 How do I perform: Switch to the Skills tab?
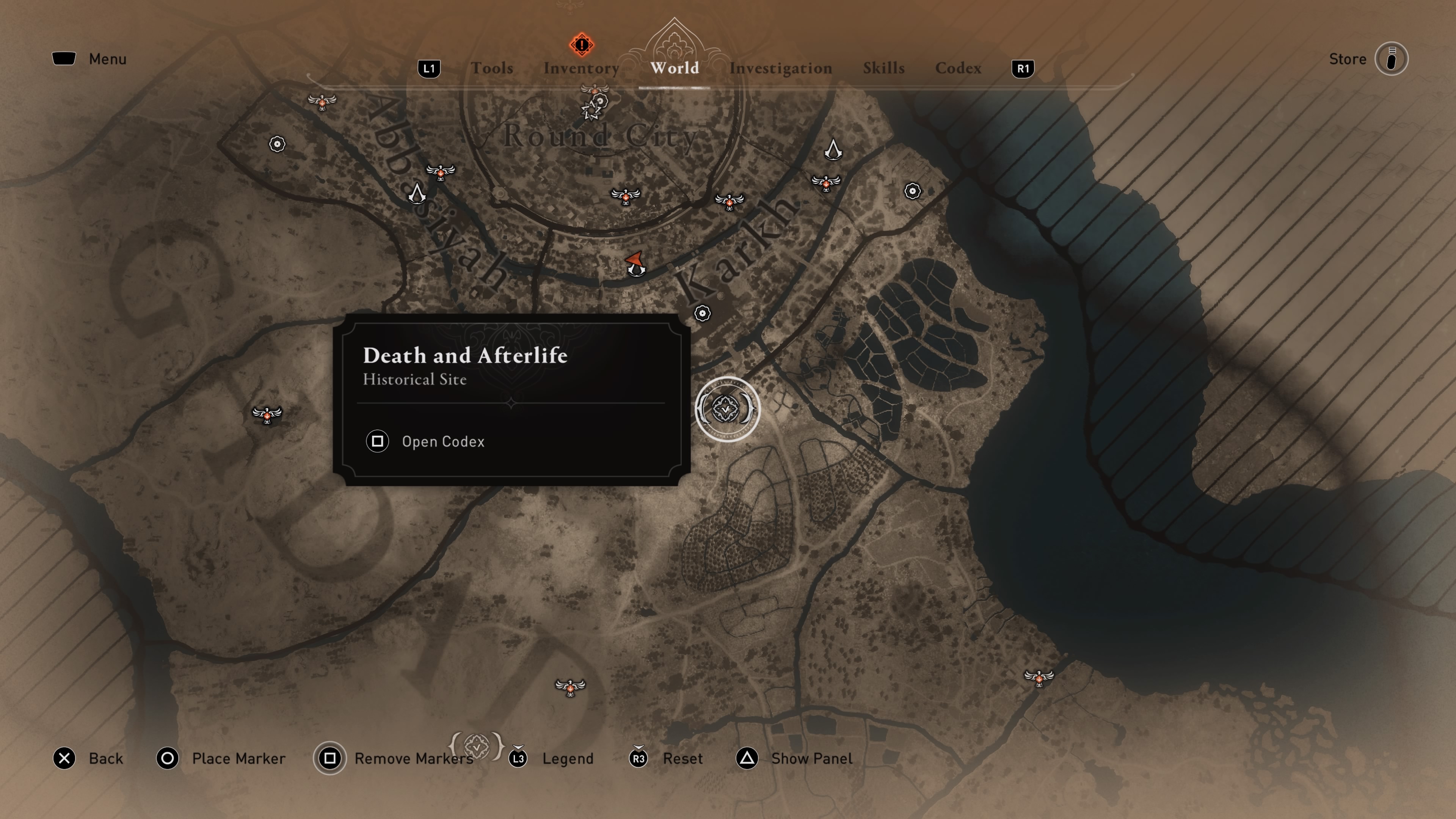[x=883, y=68]
